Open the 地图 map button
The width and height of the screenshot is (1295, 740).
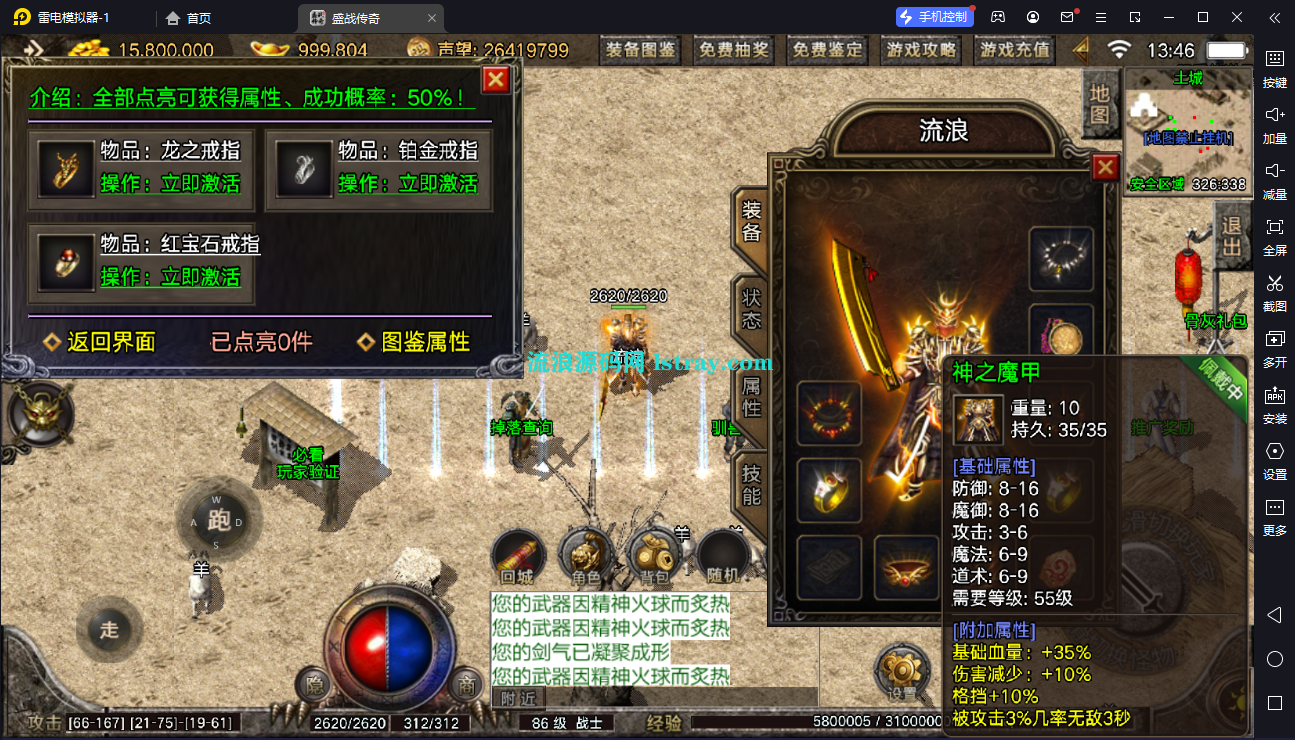click(x=1100, y=103)
